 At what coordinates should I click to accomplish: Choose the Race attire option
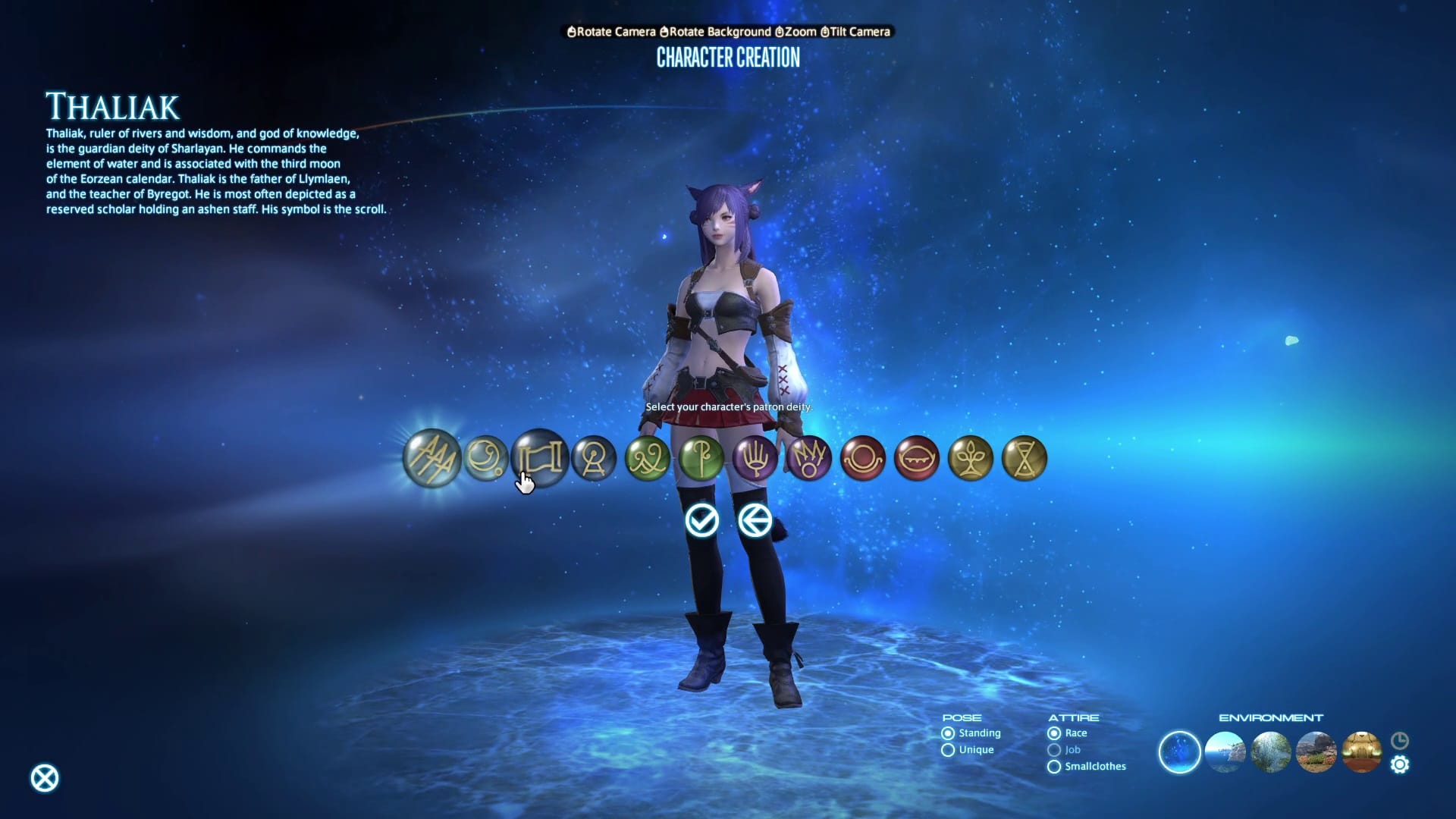pos(1054,733)
